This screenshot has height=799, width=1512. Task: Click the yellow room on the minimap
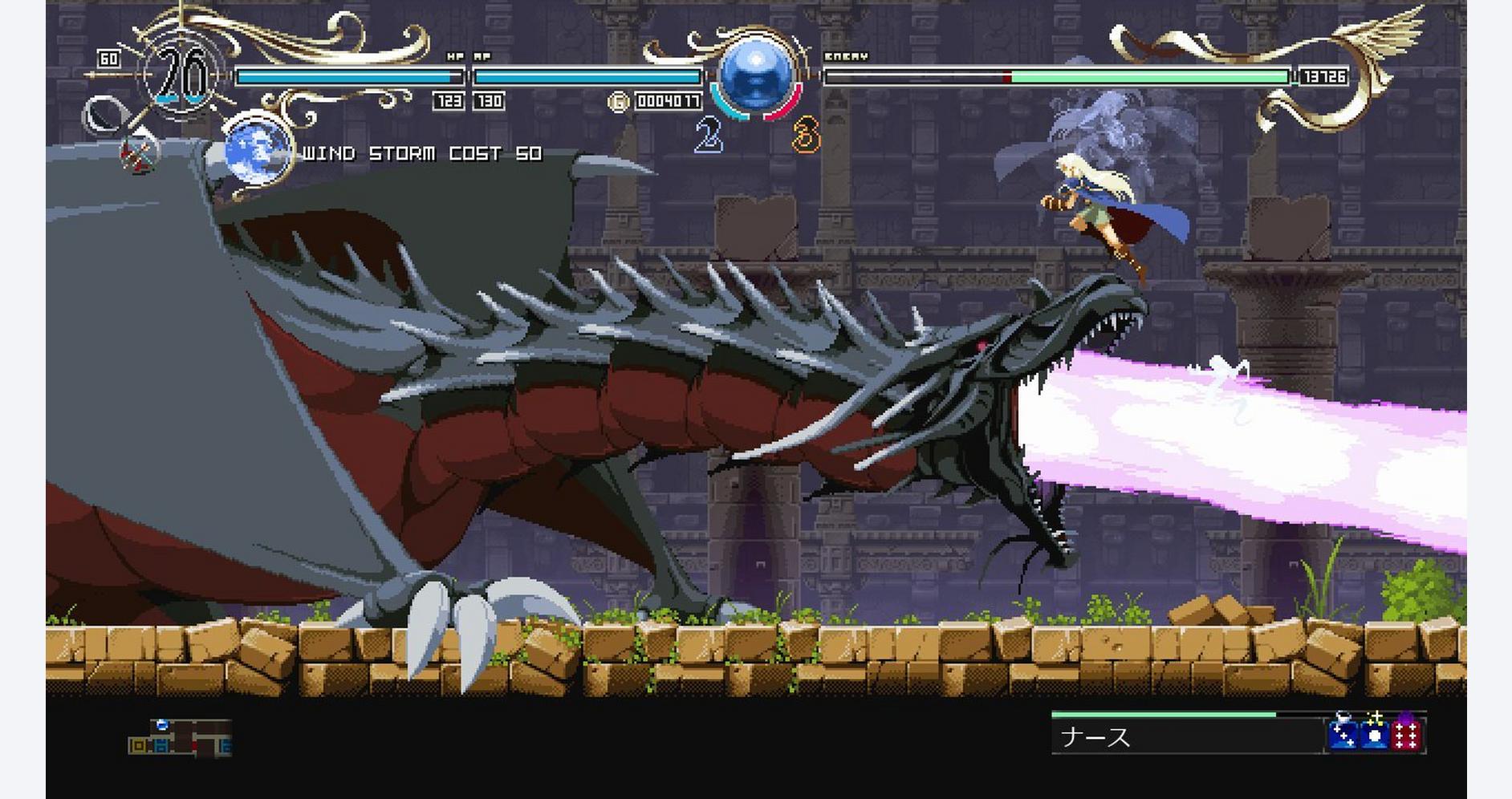(138, 746)
